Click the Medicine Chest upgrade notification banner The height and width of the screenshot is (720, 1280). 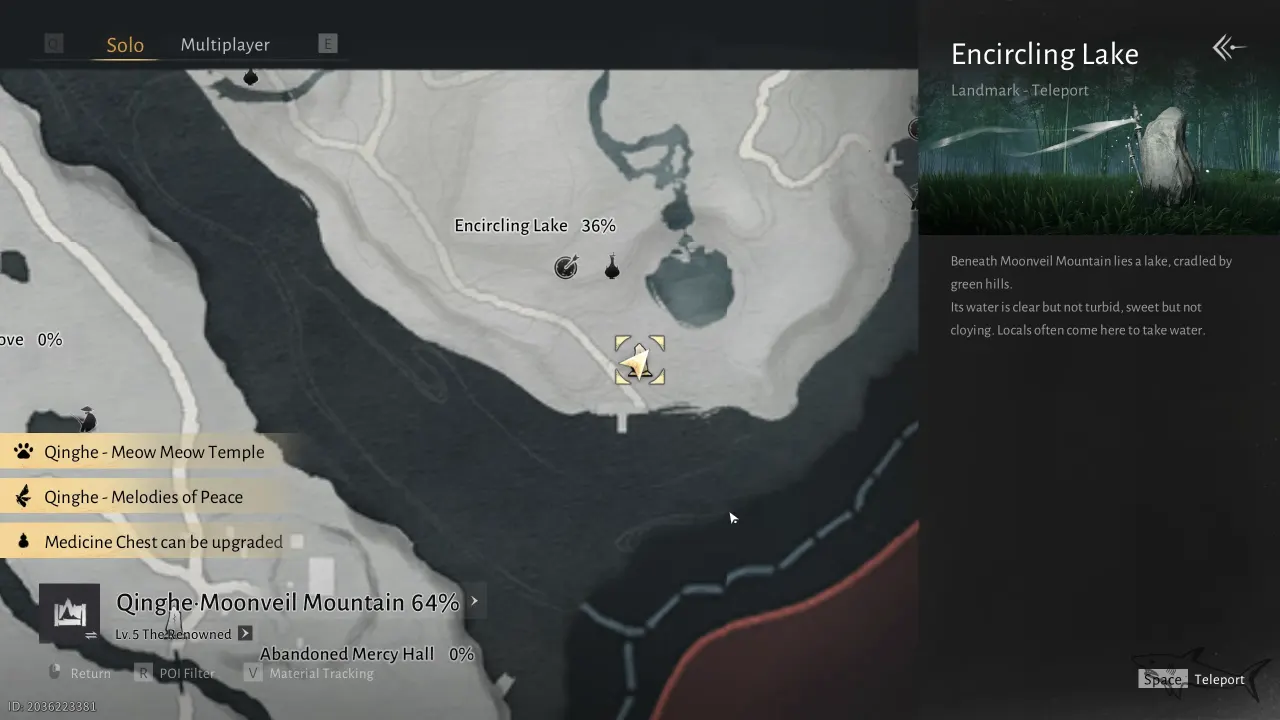pos(160,541)
